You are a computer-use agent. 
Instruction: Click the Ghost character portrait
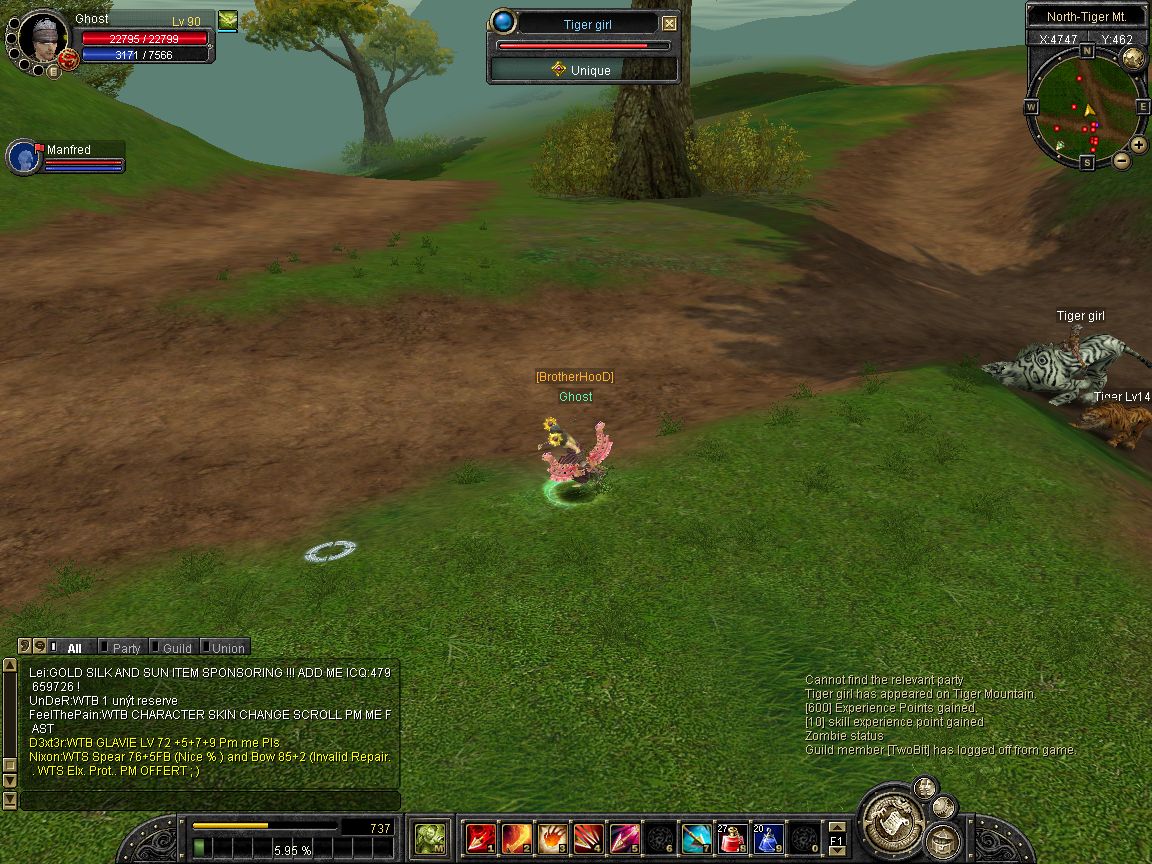pos(43,40)
